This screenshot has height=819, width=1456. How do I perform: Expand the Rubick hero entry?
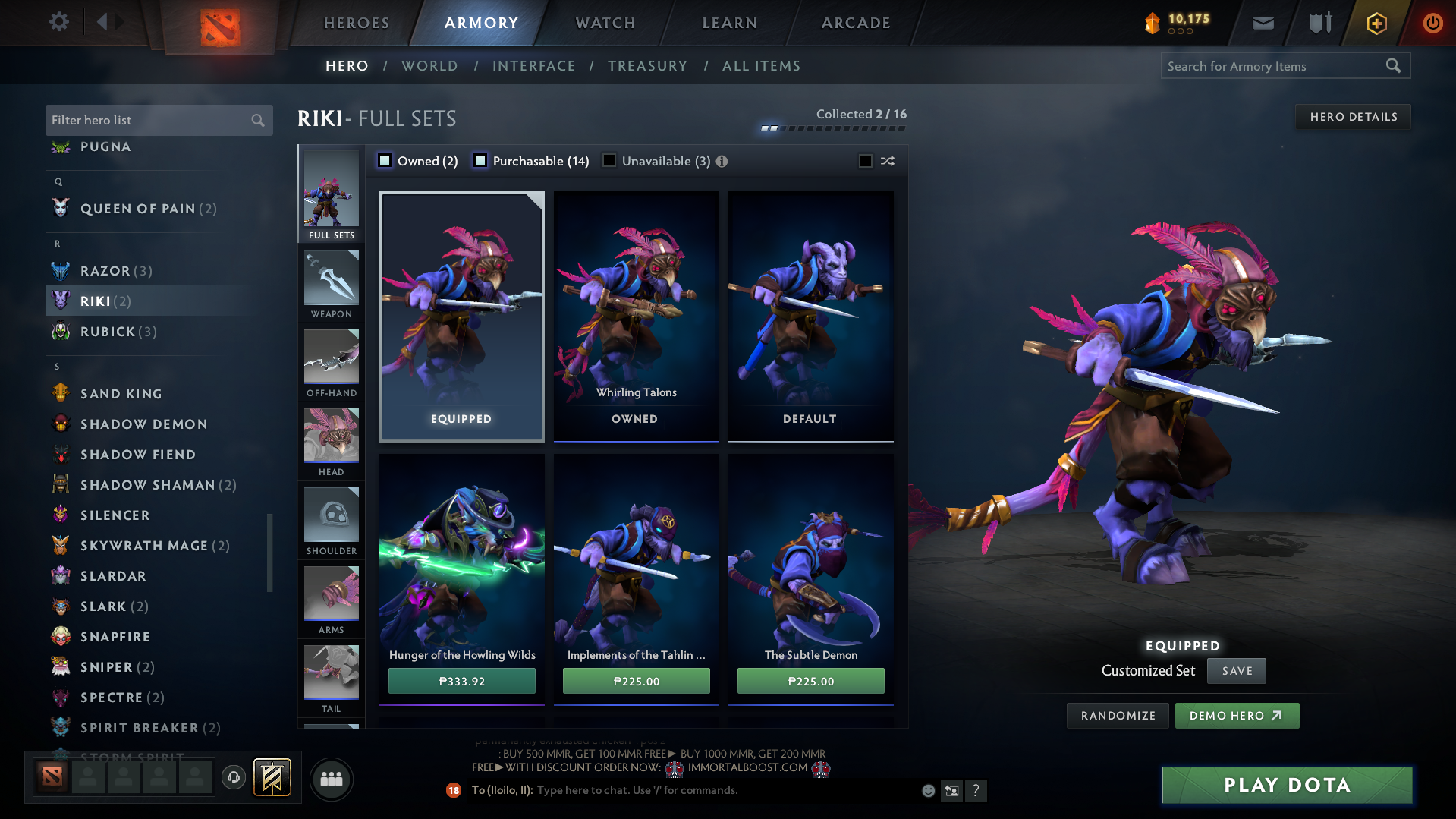tap(115, 331)
